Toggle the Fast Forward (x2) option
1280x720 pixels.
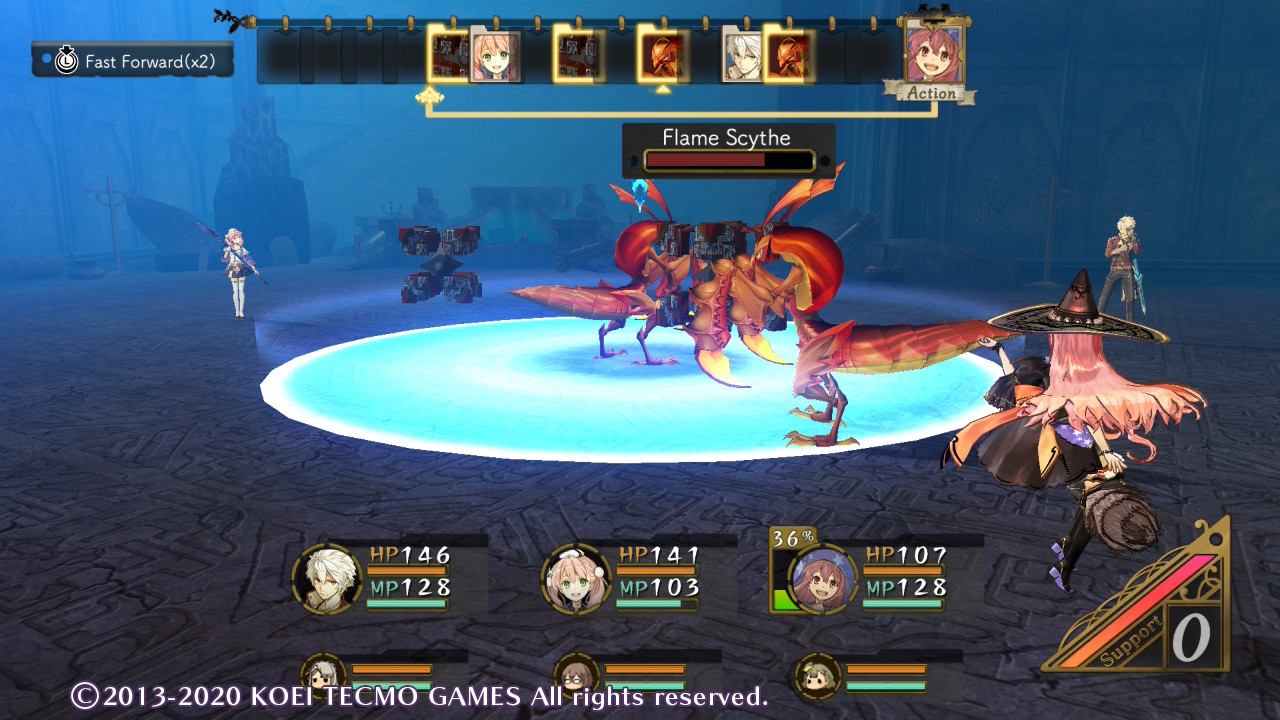click(133, 60)
